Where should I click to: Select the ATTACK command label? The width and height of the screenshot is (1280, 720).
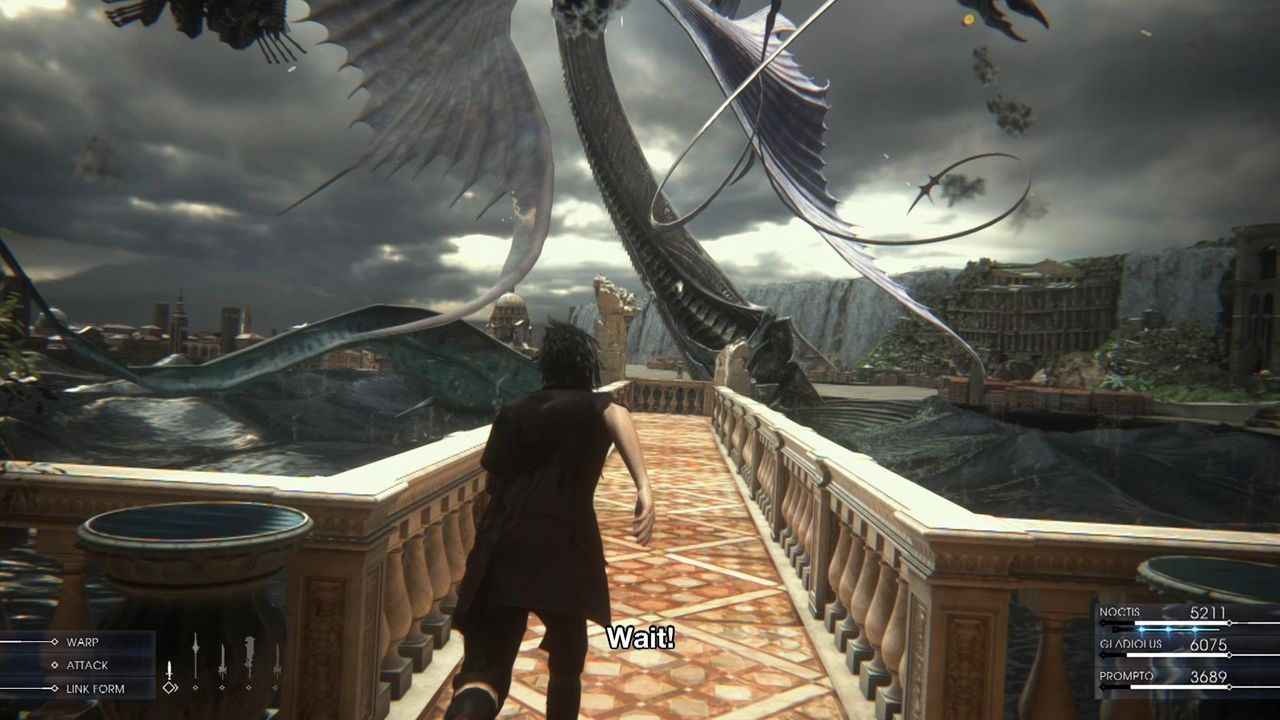coord(88,665)
